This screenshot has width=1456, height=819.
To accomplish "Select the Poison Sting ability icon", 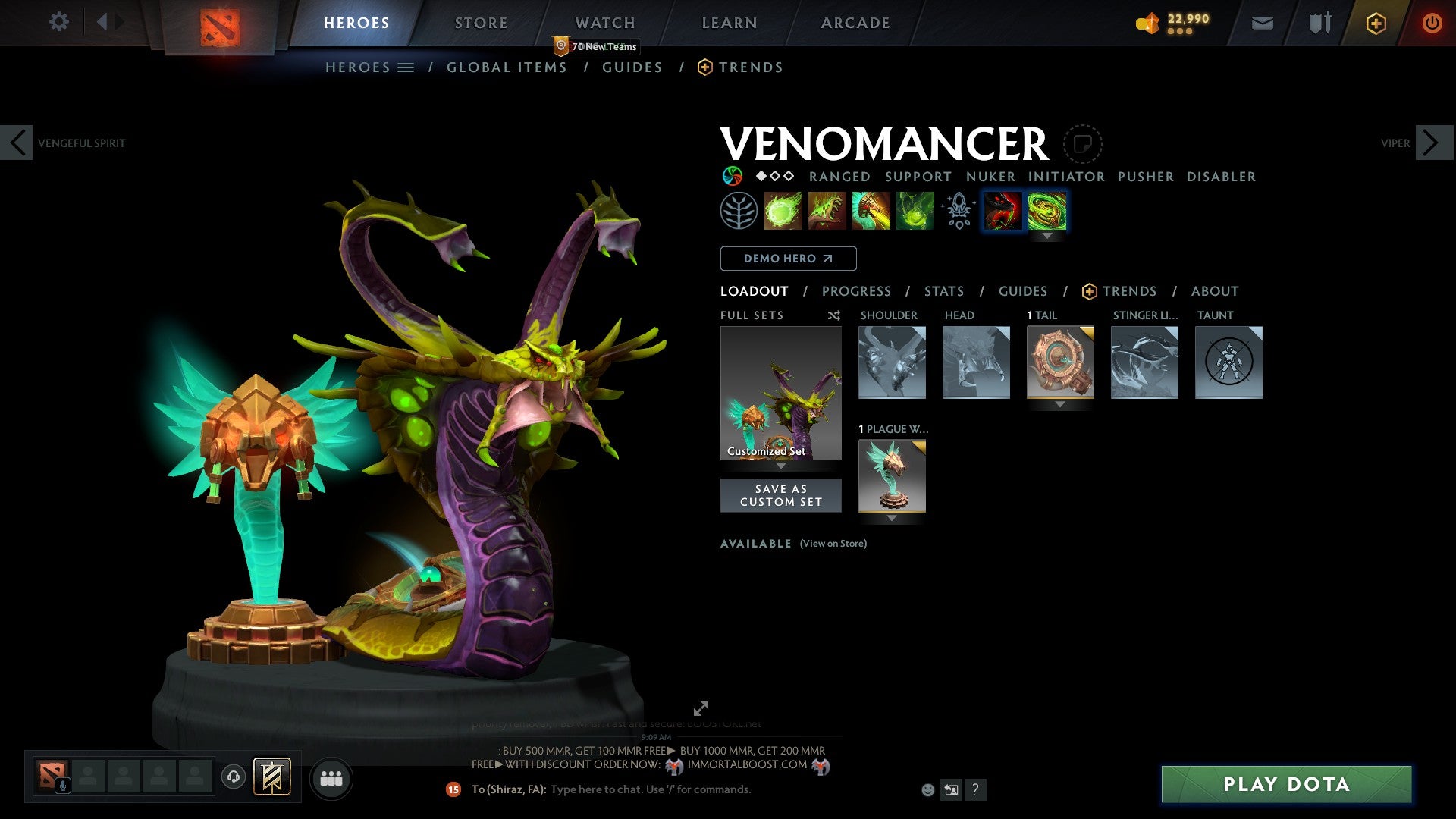I will [827, 211].
